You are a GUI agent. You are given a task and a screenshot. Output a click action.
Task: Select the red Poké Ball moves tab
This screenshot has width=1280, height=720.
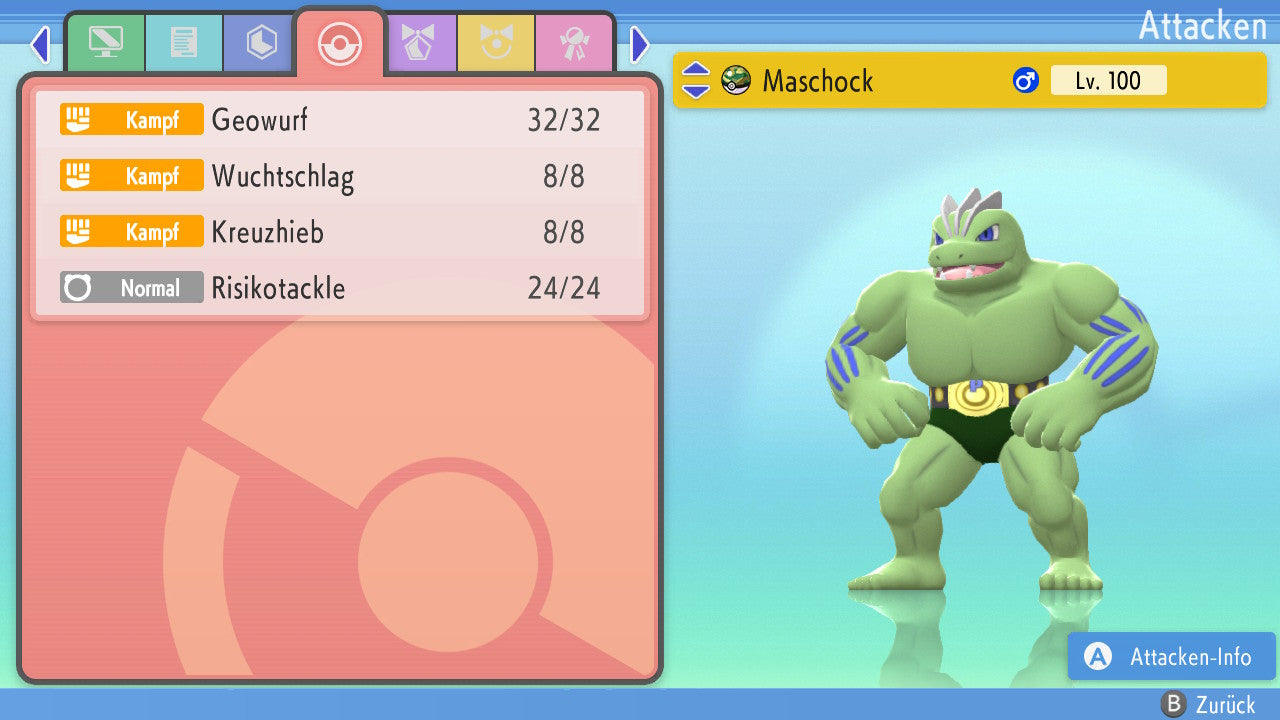[340, 43]
